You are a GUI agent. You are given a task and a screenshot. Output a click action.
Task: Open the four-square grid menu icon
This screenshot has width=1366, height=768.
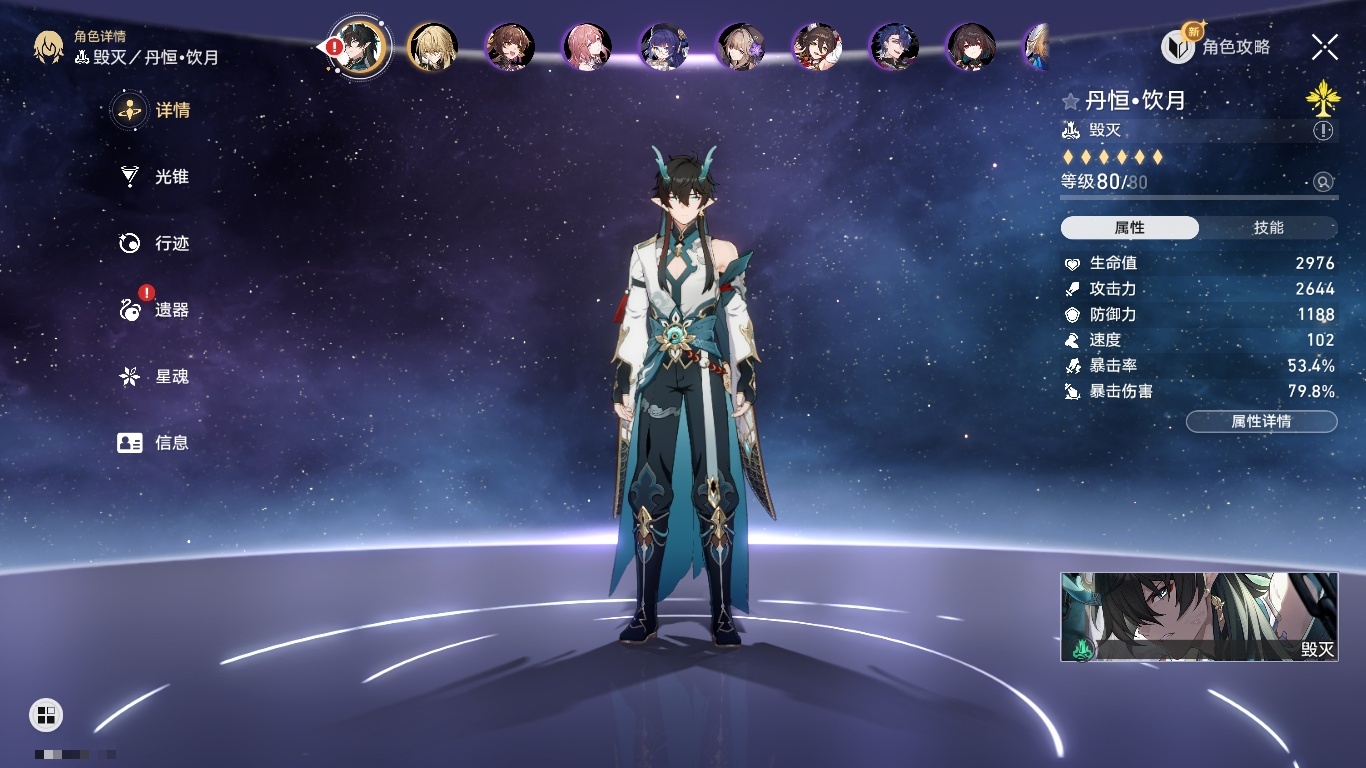click(46, 714)
